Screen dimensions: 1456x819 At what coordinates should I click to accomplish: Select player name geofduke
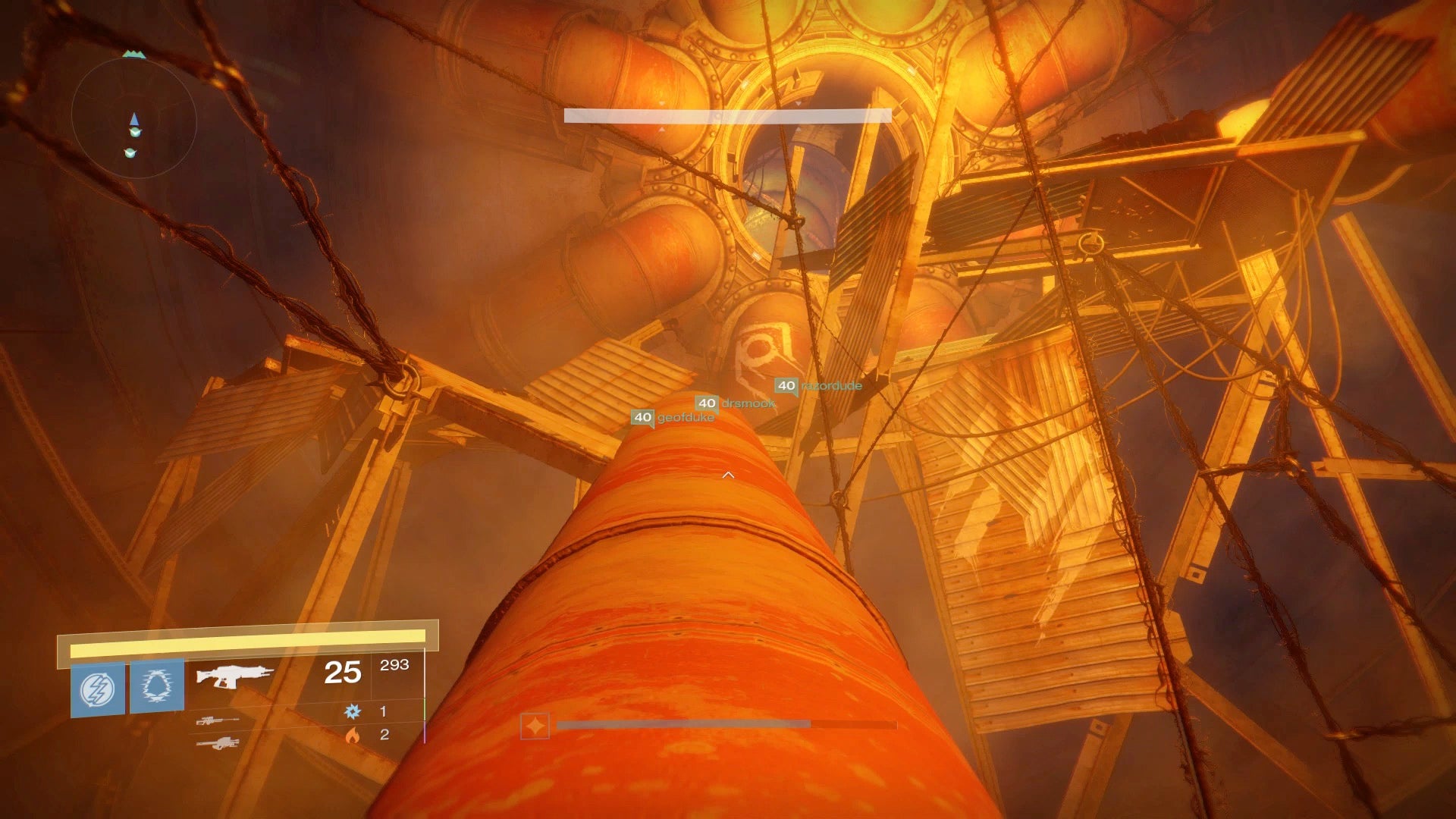tap(685, 416)
